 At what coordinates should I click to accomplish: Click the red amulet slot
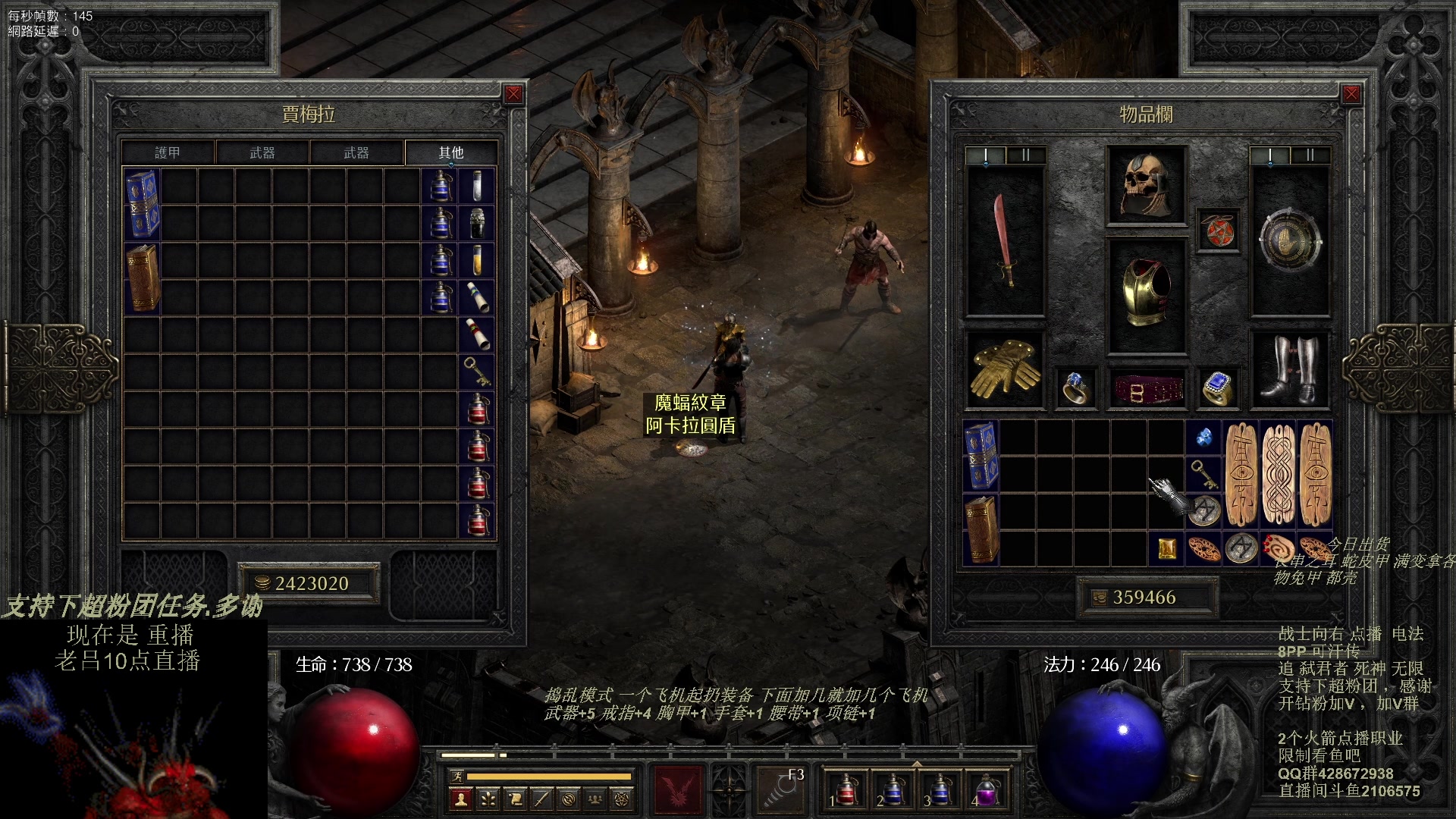coord(1218,230)
